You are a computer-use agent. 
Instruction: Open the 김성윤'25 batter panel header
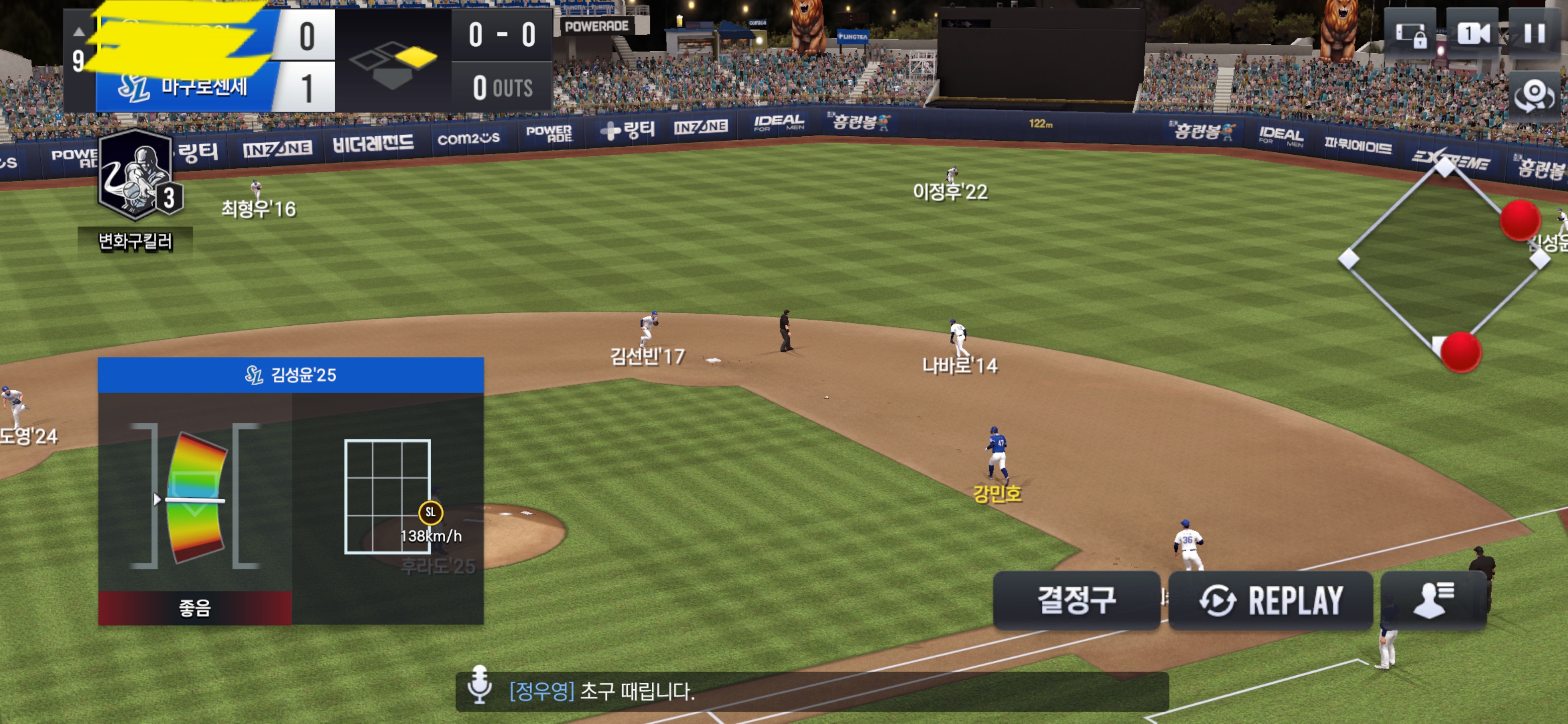290,375
